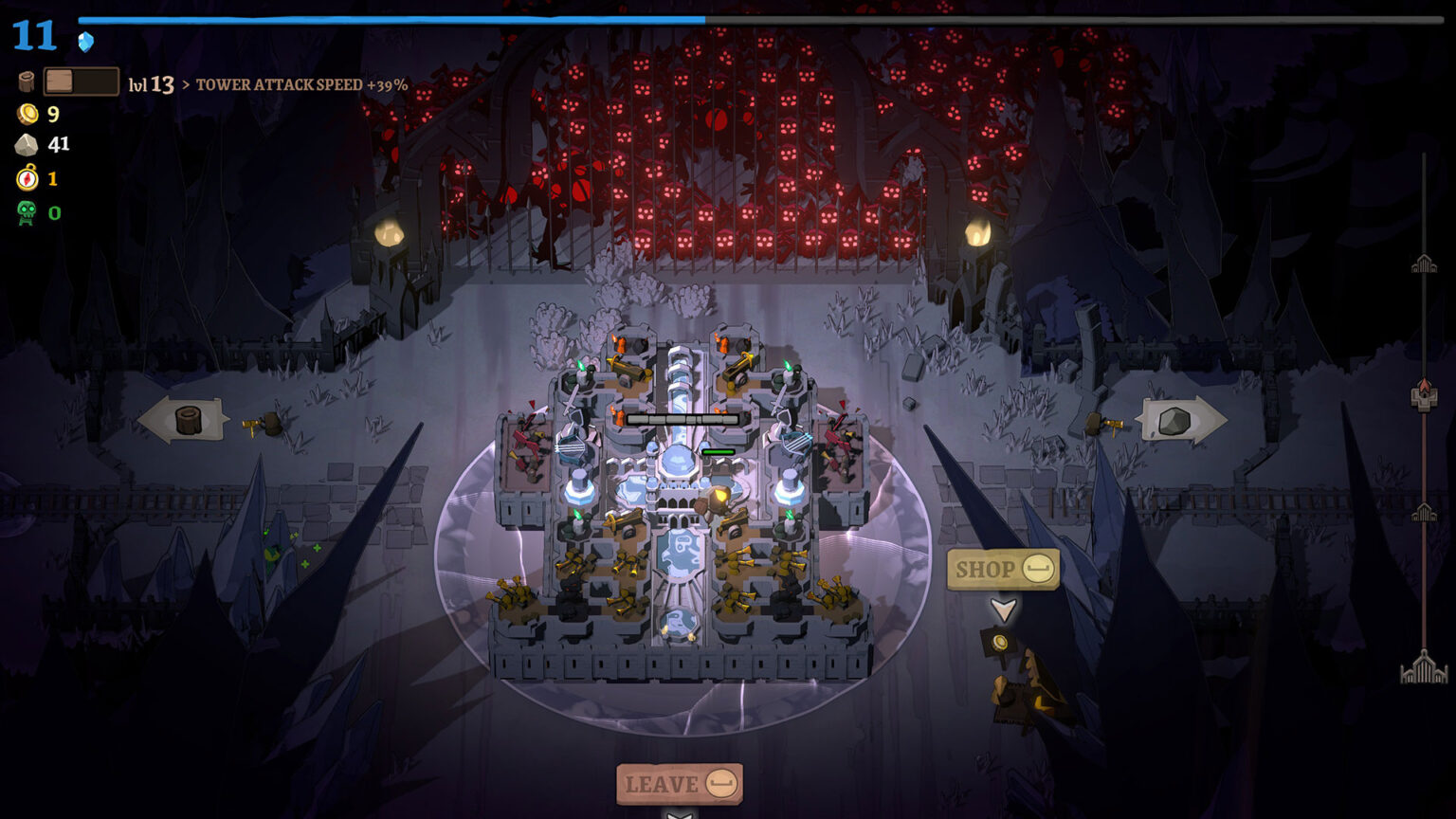This screenshot has height=819, width=1456.
Task: Select the gold coin resource icon showing 9
Action: click(27, 116)
